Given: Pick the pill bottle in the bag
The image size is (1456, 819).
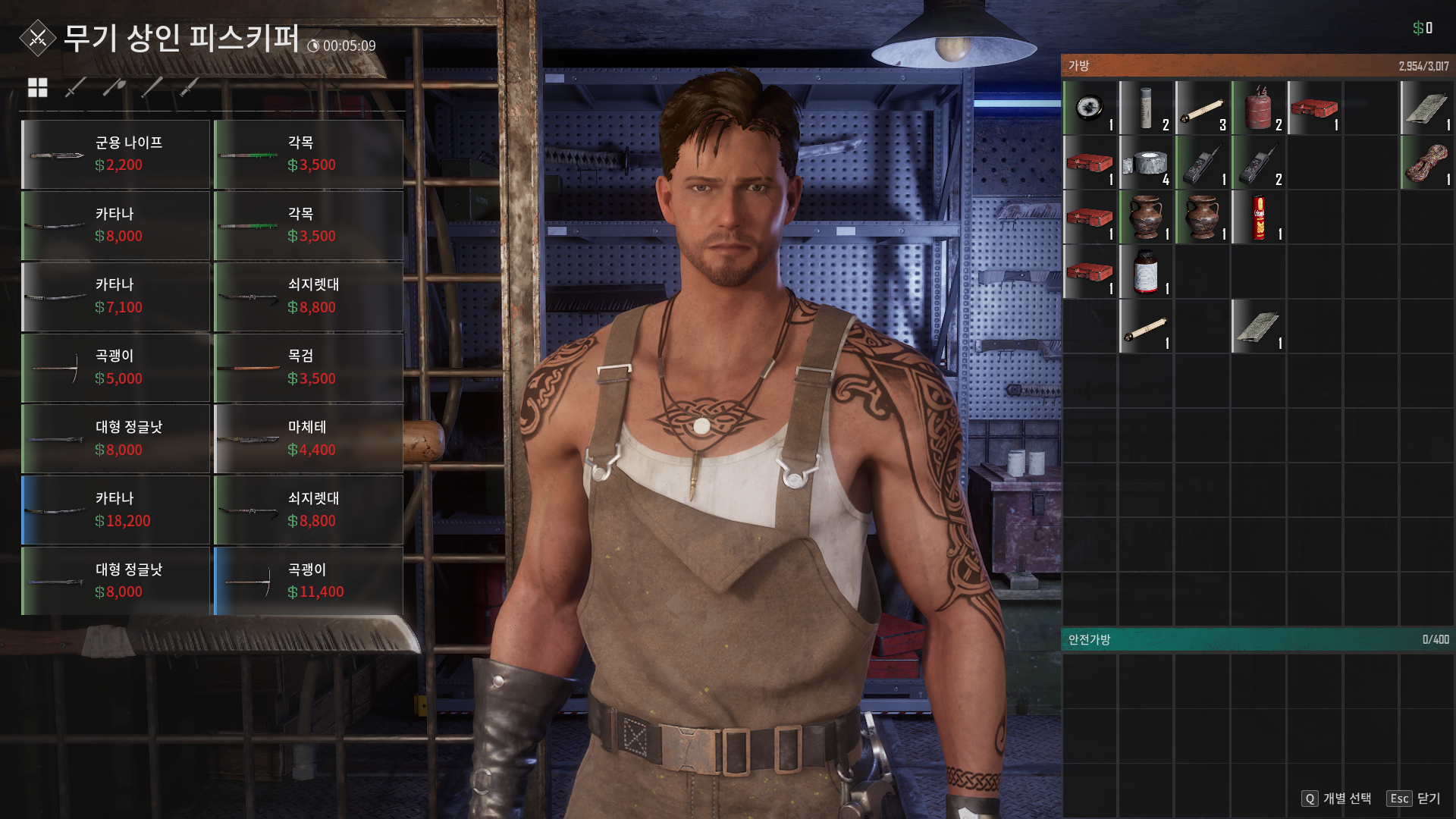Looking at the screenshot, I should pos(1146,272).
